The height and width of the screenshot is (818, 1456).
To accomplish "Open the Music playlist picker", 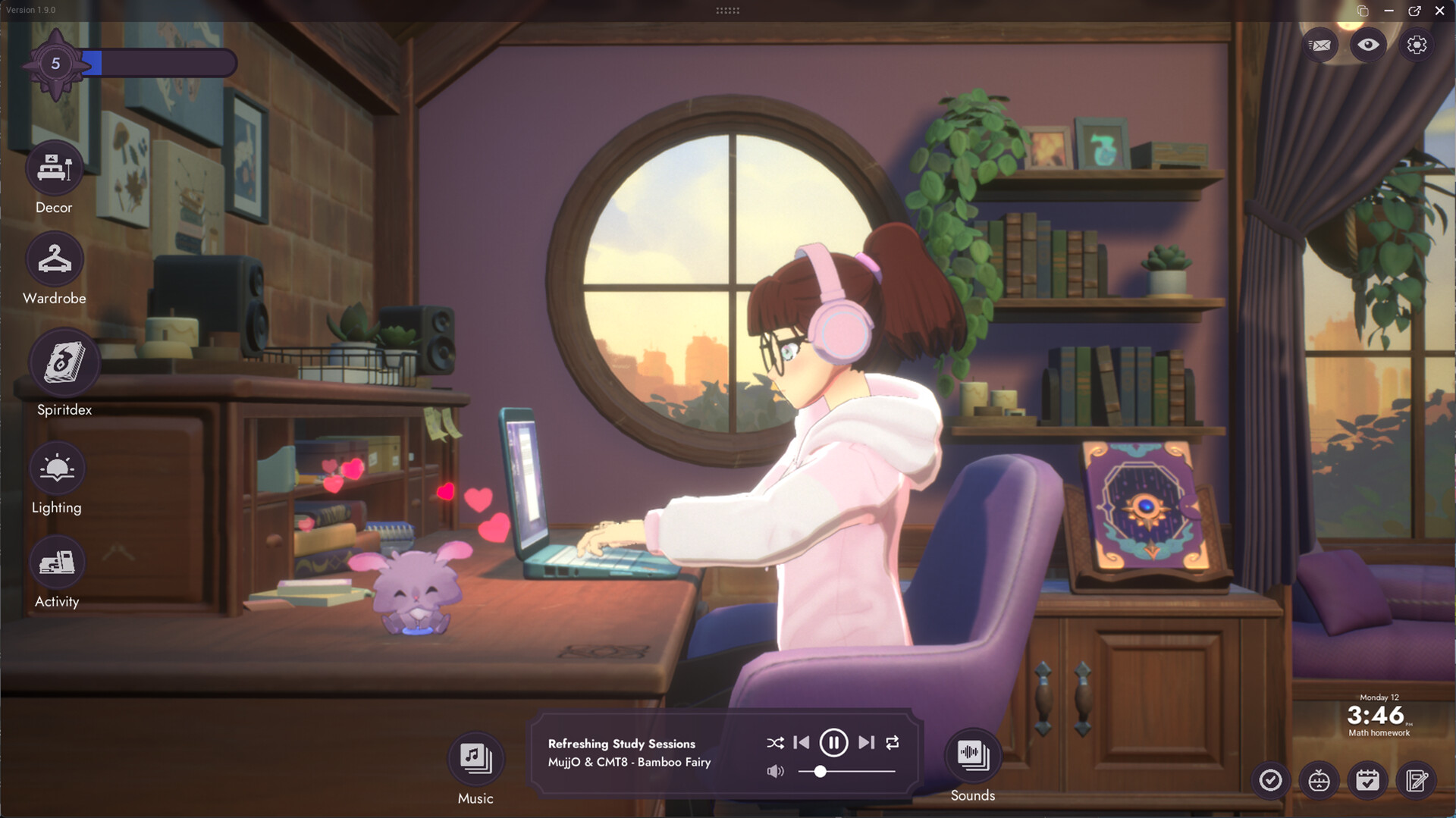I will pos(475,757).
